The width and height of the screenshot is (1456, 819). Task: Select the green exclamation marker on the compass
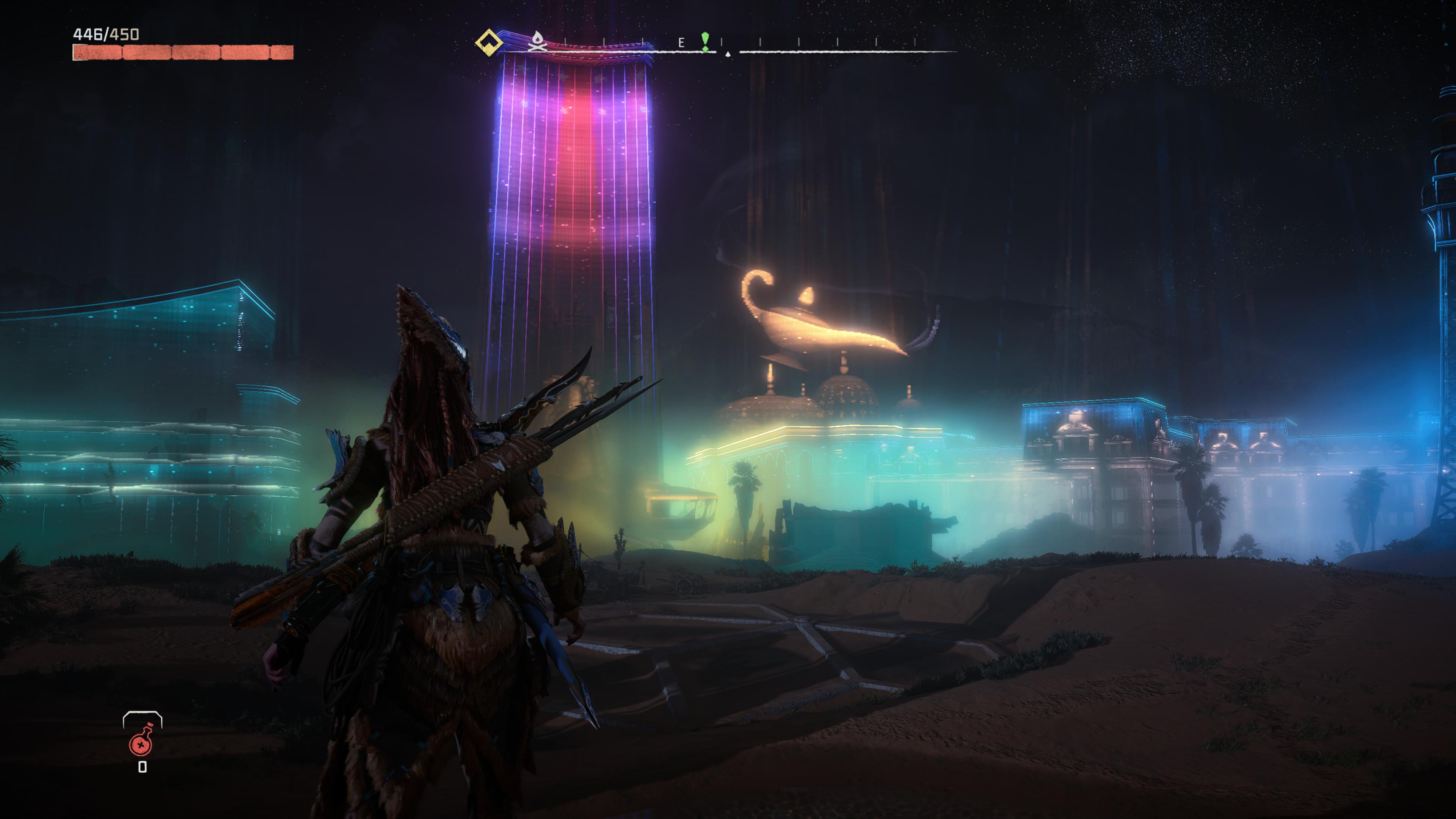[705, 41]
